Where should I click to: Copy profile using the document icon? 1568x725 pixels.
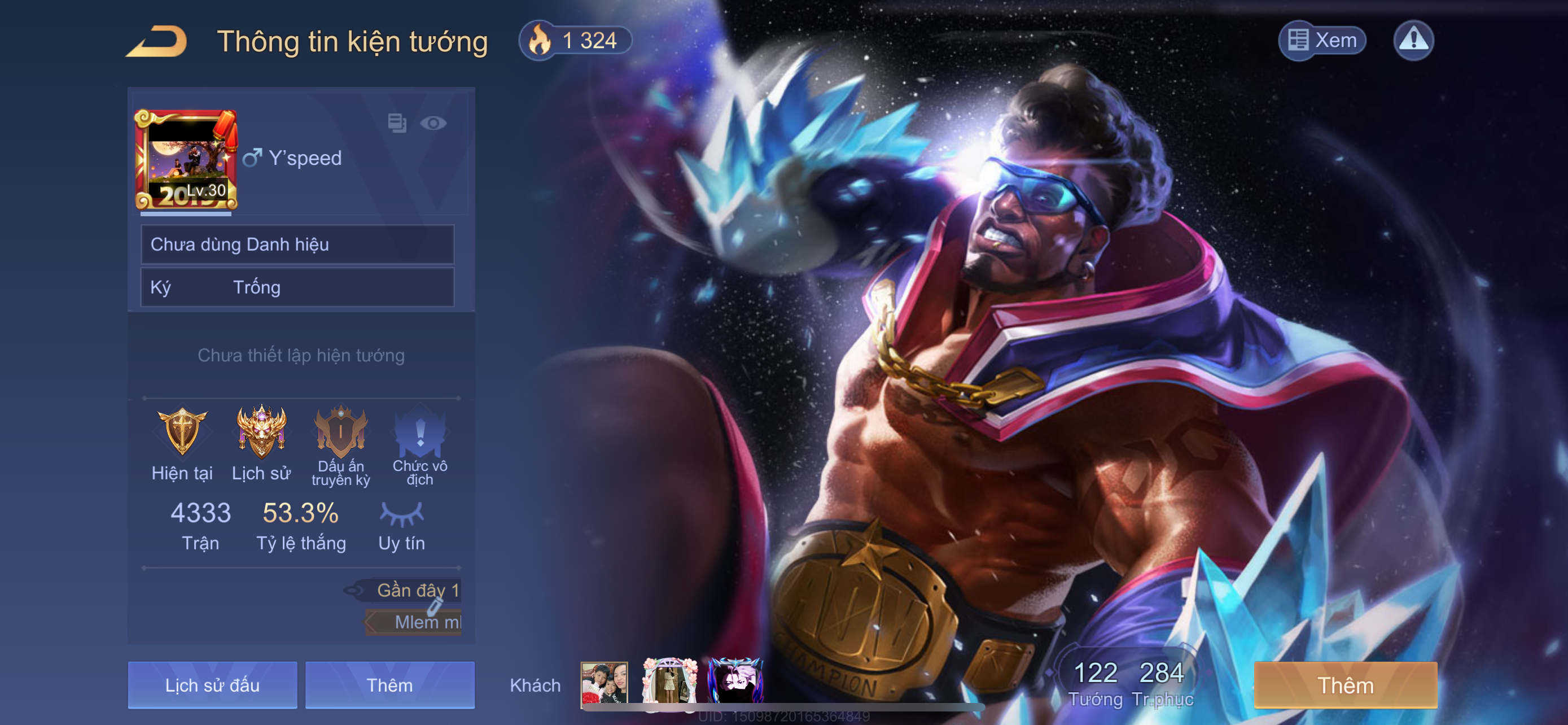(397, 123)
